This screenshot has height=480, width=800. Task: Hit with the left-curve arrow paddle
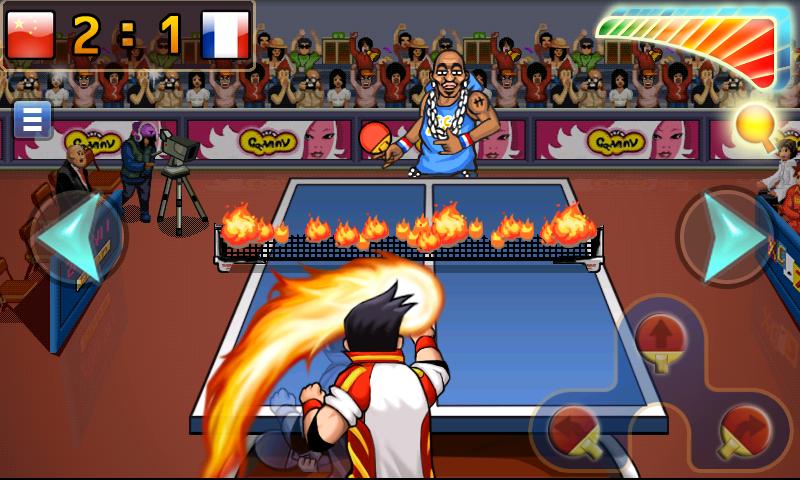(577, 429)
